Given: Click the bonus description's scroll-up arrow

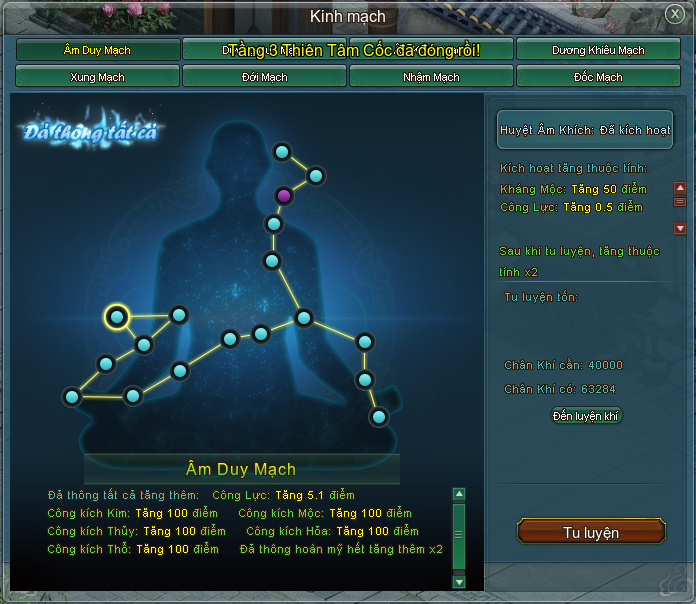Looking at the screenshot, I should (x=459, y=494).
